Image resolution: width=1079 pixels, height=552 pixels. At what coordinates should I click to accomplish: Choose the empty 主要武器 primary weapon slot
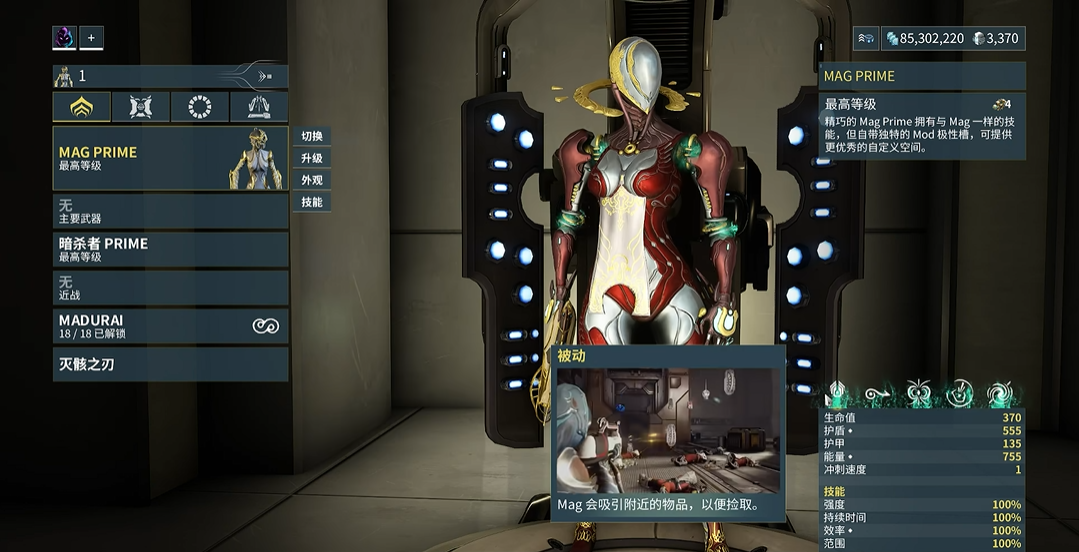click(x=170, y=211)
